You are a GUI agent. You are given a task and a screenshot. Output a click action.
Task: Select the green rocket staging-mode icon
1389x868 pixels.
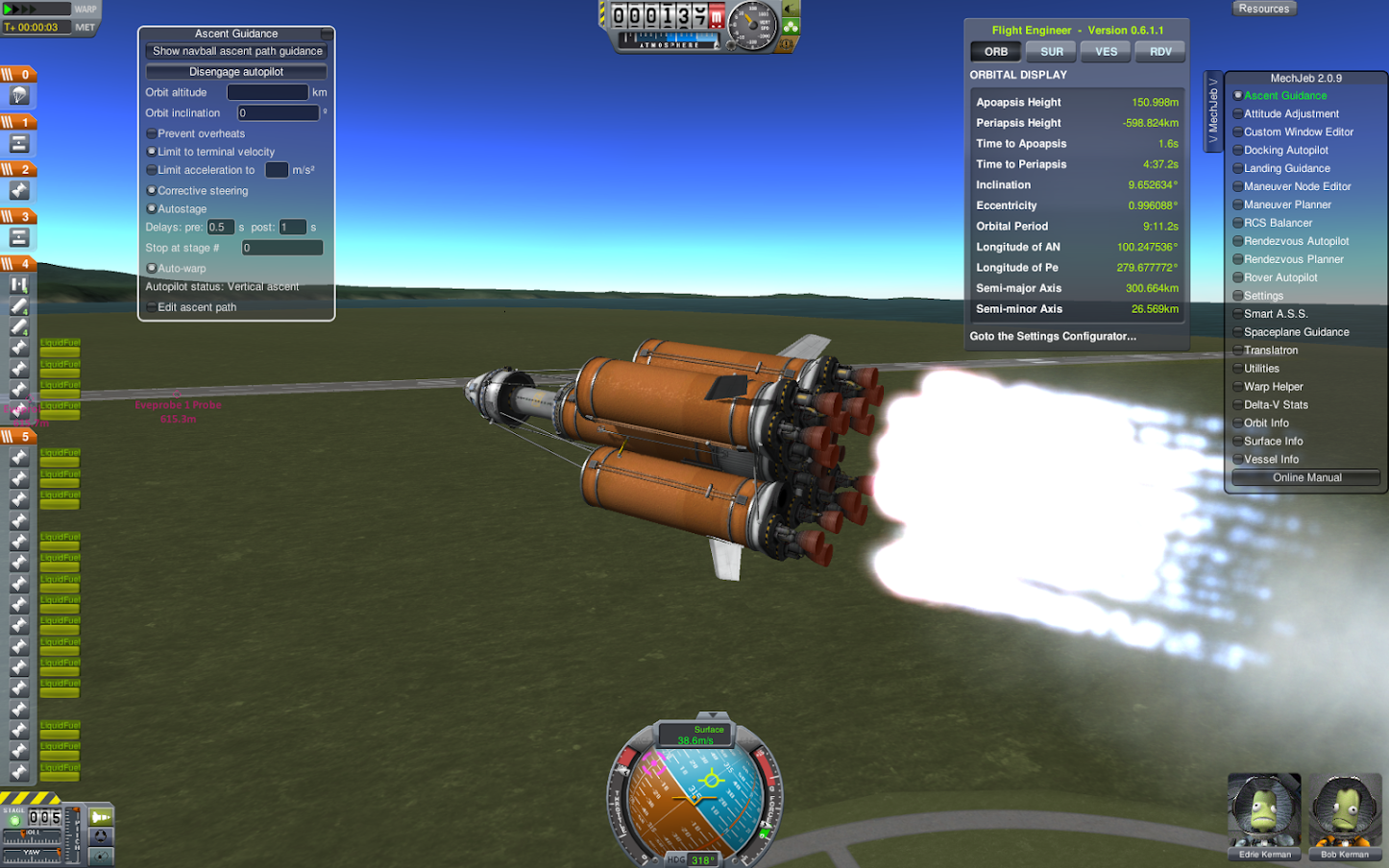click(x=101, y=817)
